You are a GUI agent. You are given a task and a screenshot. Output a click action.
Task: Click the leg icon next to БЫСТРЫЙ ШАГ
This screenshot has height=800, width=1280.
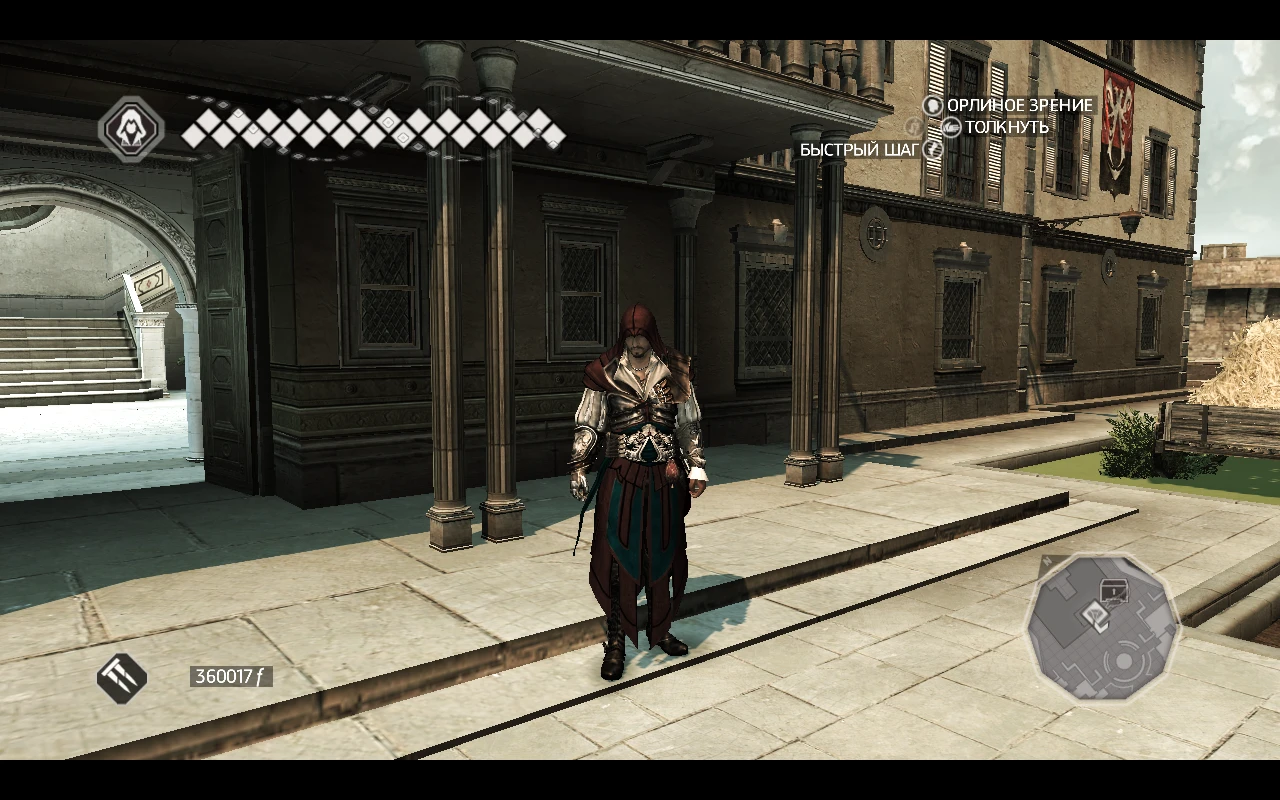(x=930, y=148)
